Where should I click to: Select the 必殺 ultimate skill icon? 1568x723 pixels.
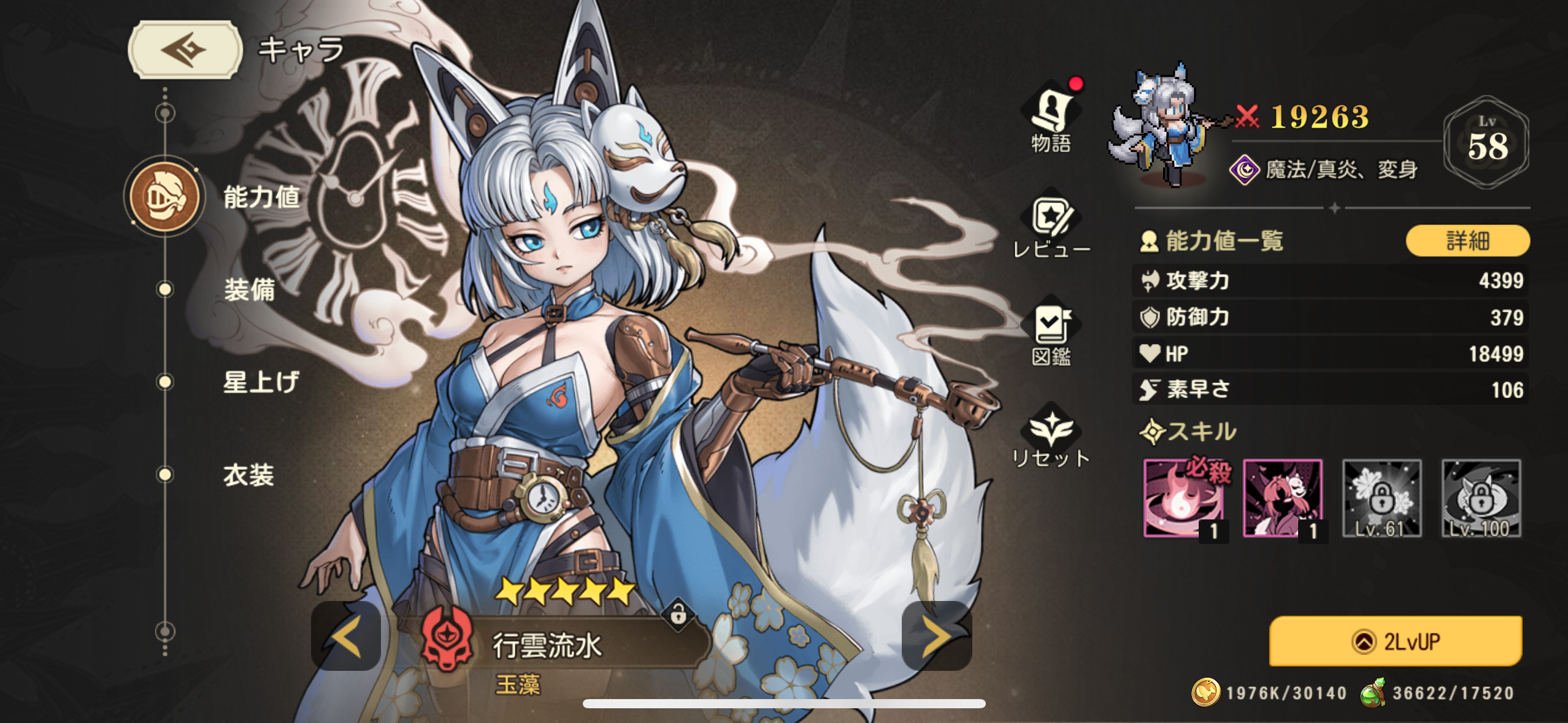(1183, 499)
